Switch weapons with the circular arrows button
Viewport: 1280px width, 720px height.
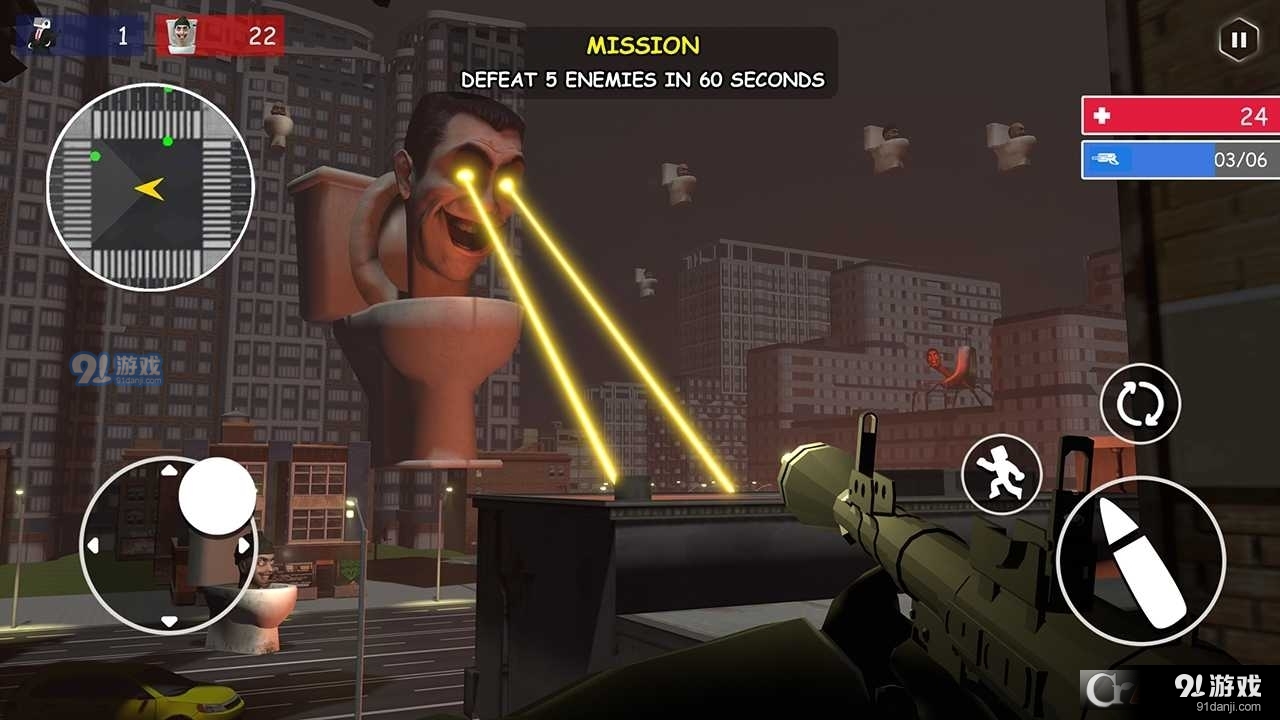tap(1140, 404)
